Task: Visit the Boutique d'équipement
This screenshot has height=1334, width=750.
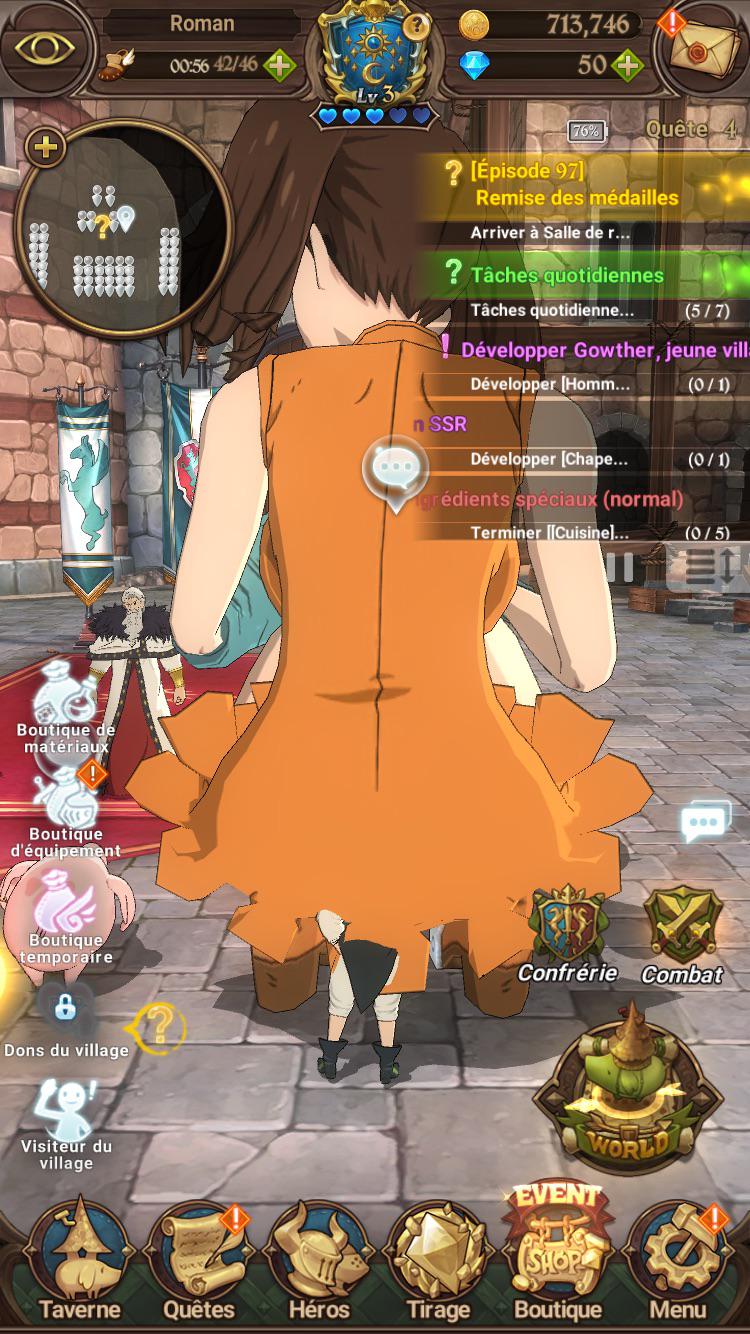Action: pyautogui.click(x=65, y=808)
